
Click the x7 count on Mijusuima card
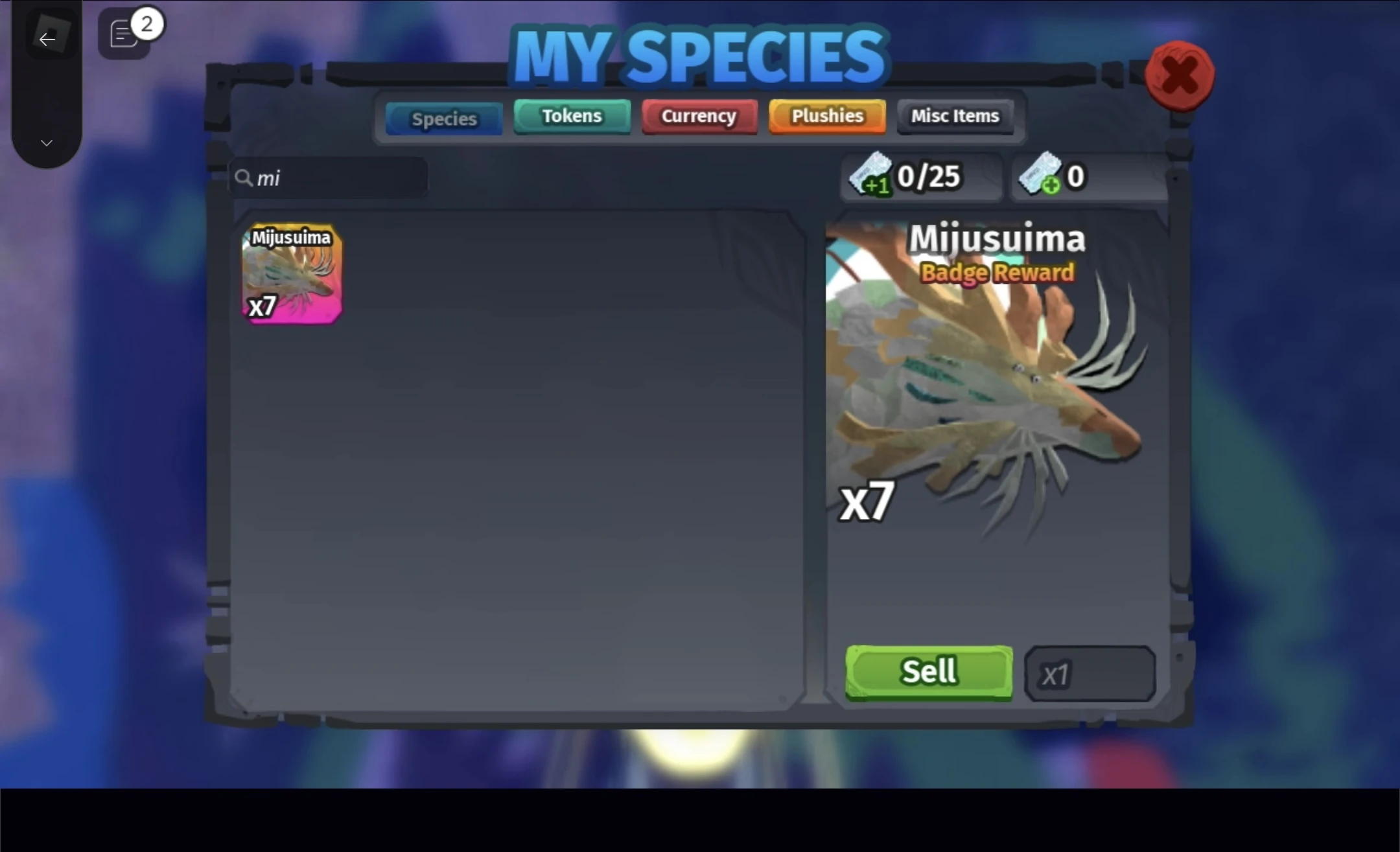(x=263, y=305)
